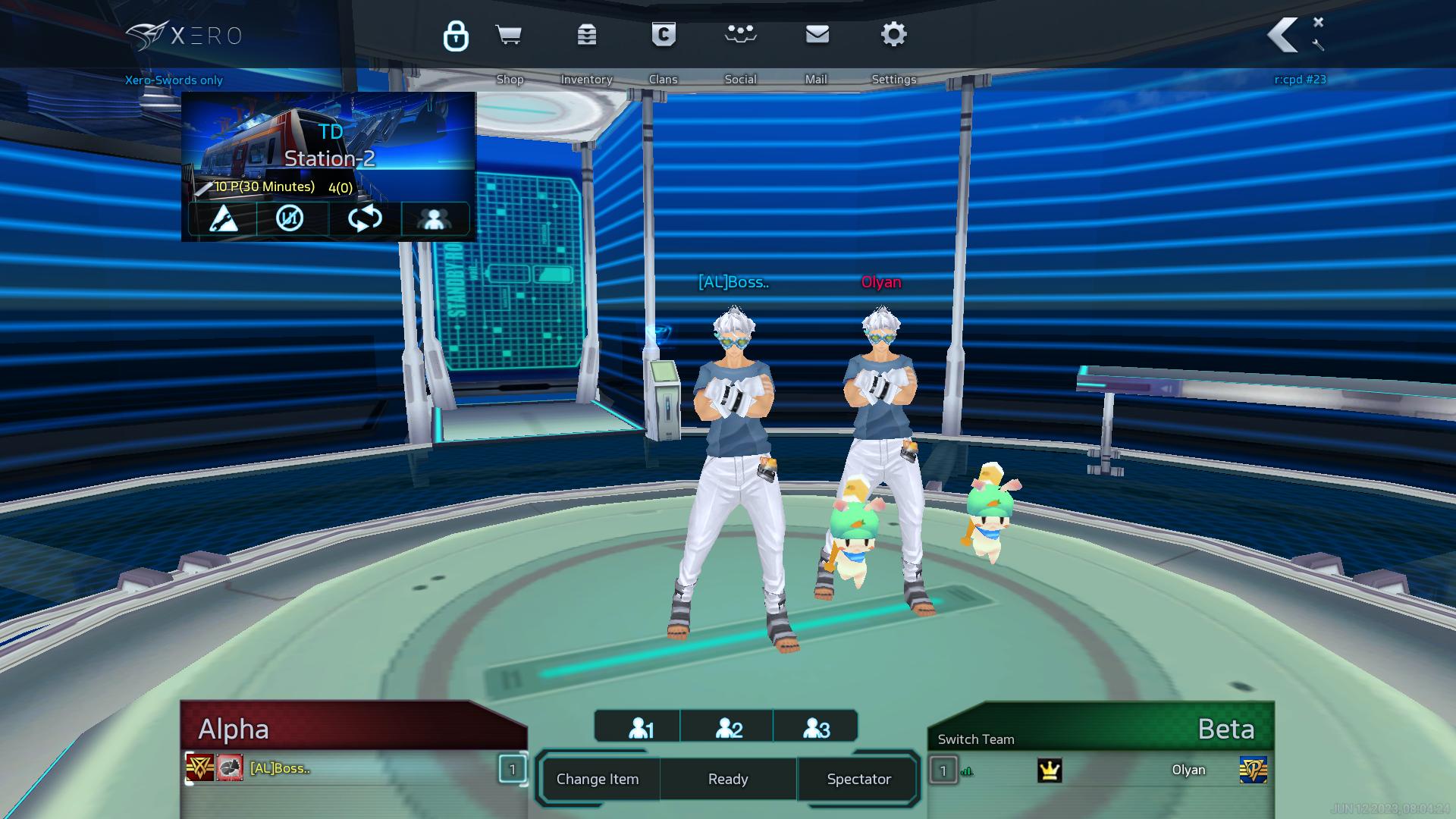This screenshot has height=819, width=1456.
Task: Select character slot 1
Action: pyautogui.click(x=641, y=728)
